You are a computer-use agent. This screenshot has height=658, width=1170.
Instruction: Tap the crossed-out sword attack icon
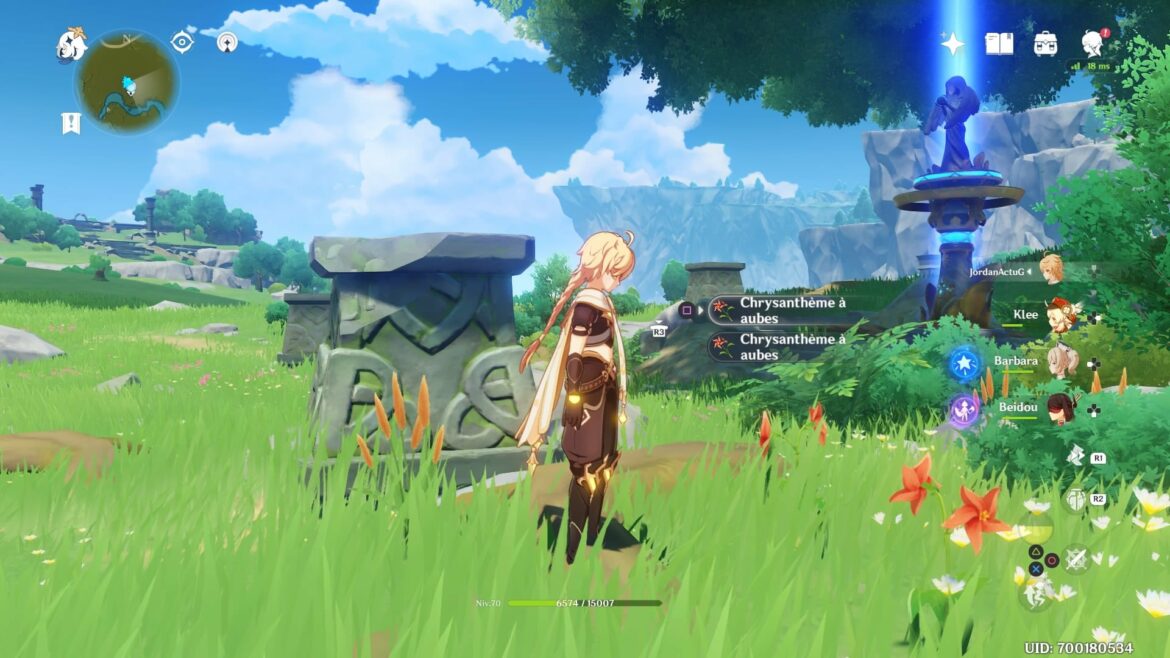coord(1076,560)
